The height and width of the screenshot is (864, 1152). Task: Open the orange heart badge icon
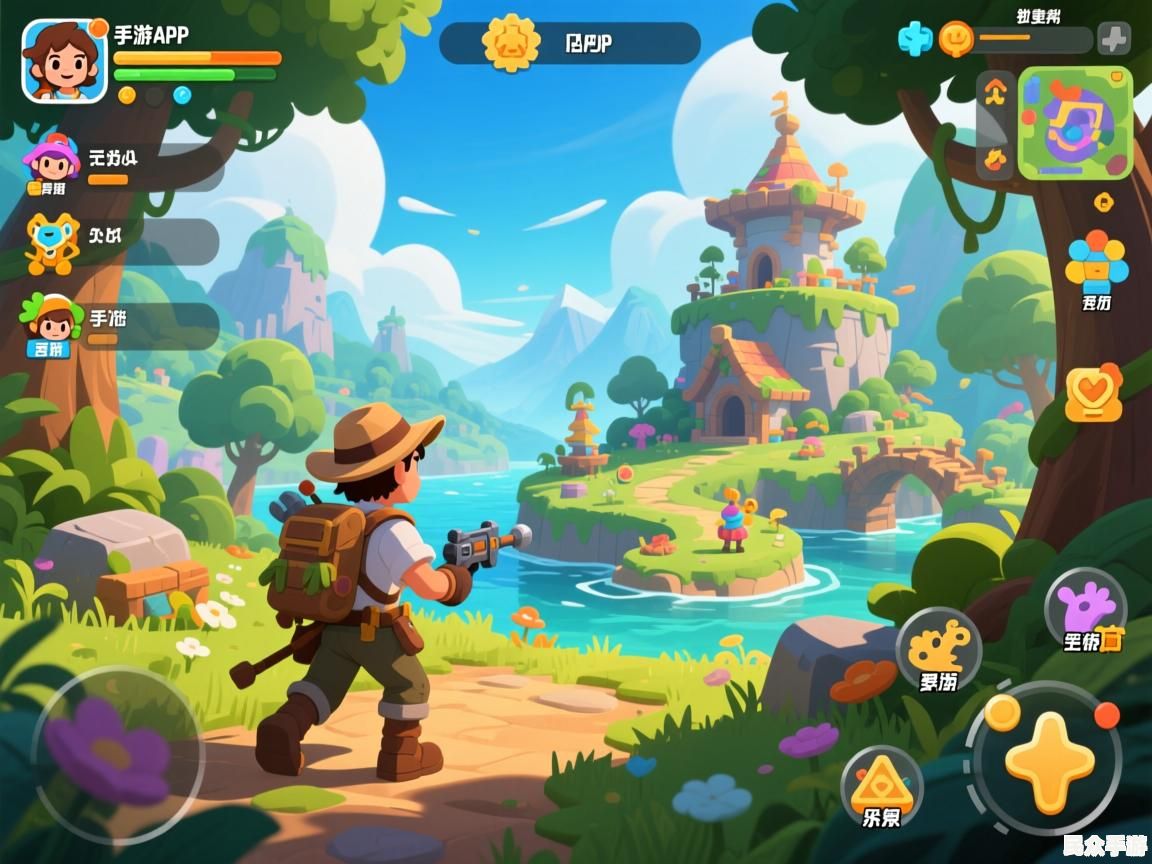click(x=1093, y=392)
